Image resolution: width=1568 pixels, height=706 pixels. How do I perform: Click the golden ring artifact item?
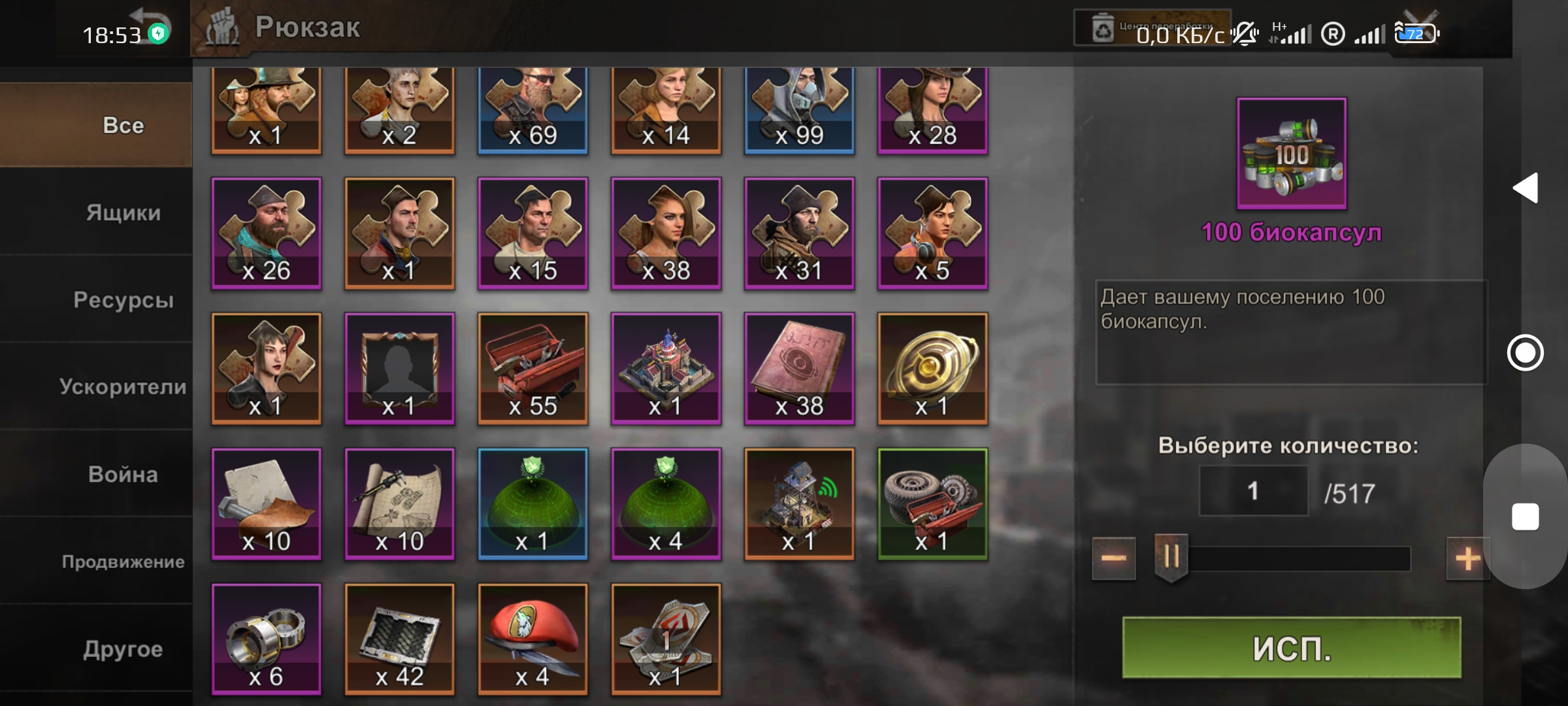[x=932, y=368]
